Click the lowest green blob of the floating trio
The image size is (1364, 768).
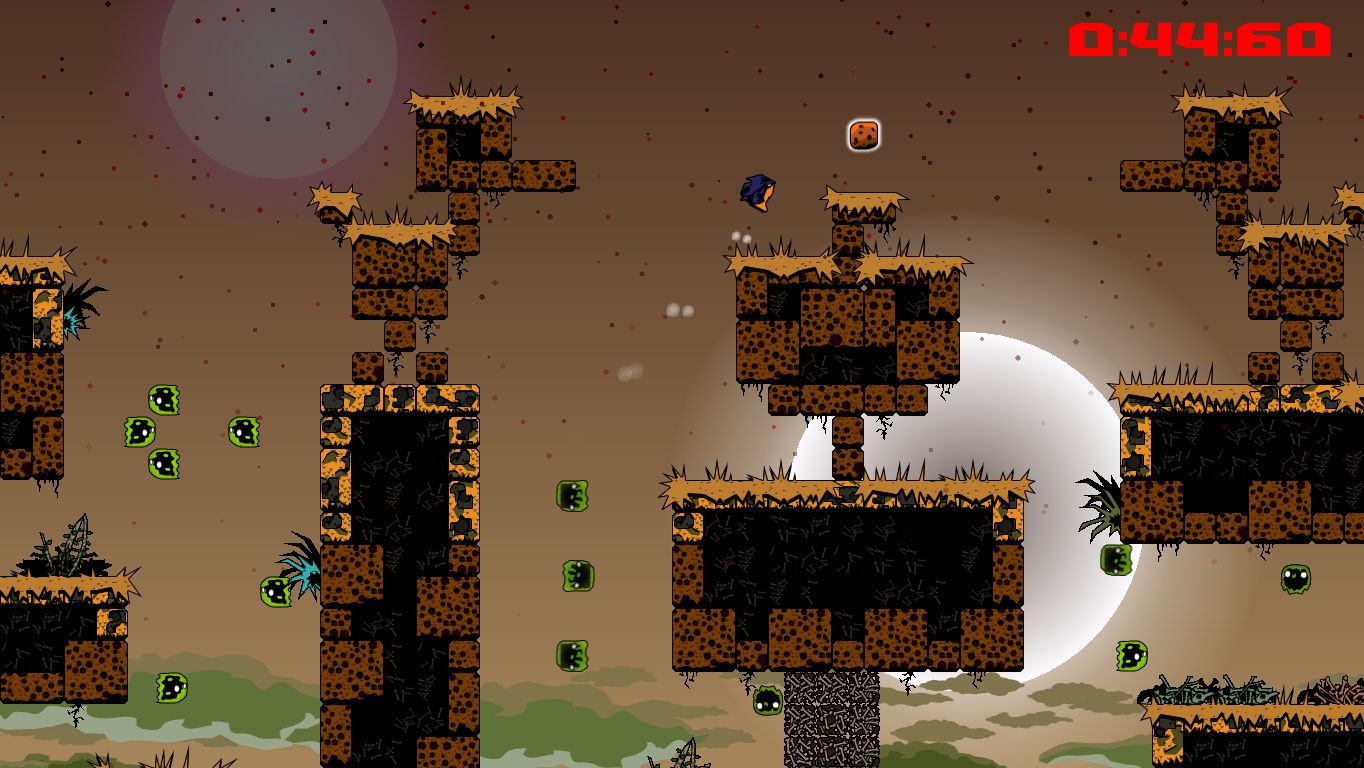(574, 655)
